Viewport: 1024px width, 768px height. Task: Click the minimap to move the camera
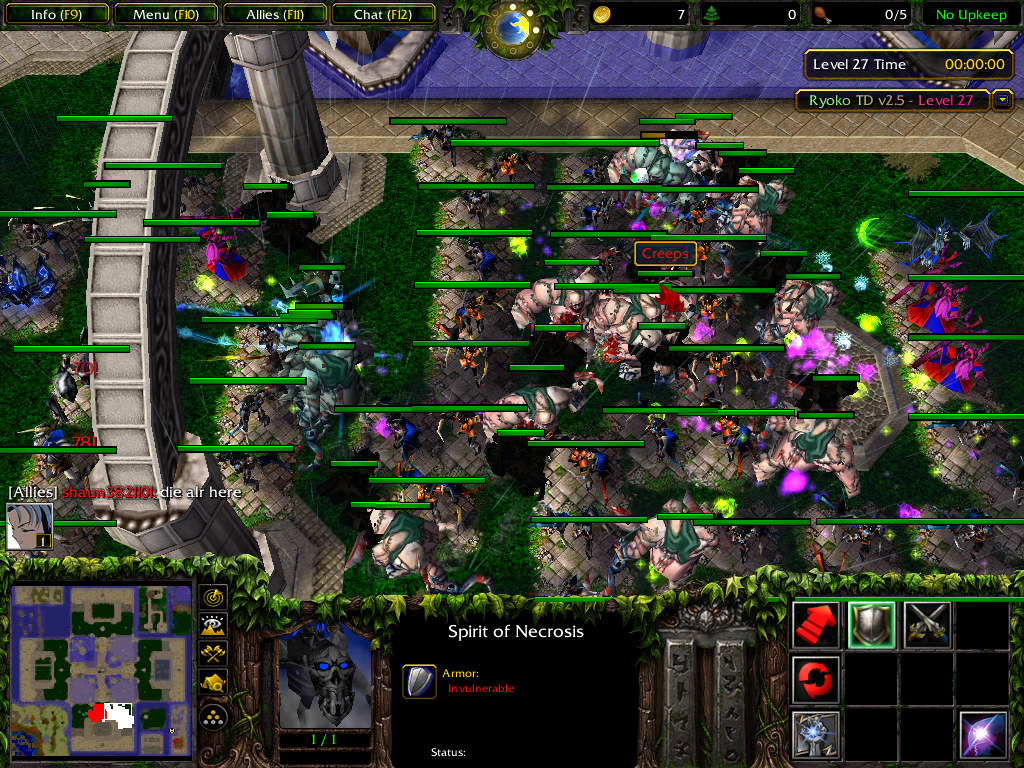(100, 670)
